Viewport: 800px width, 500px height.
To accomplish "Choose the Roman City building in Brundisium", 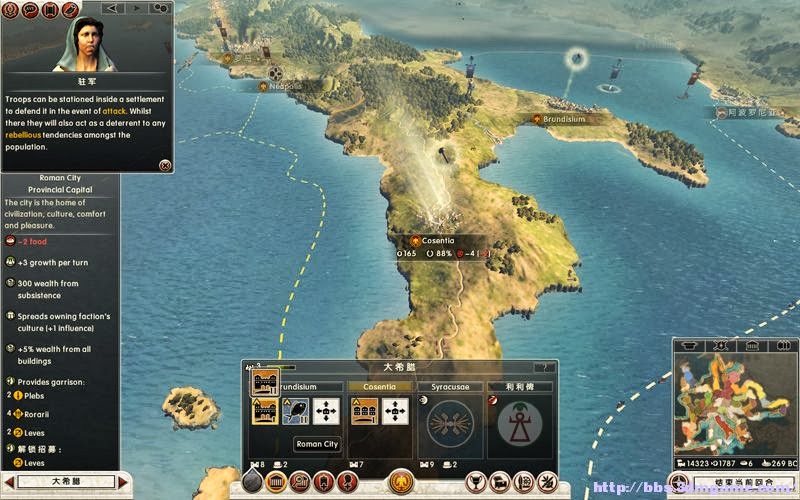I will tap(265, 411).
